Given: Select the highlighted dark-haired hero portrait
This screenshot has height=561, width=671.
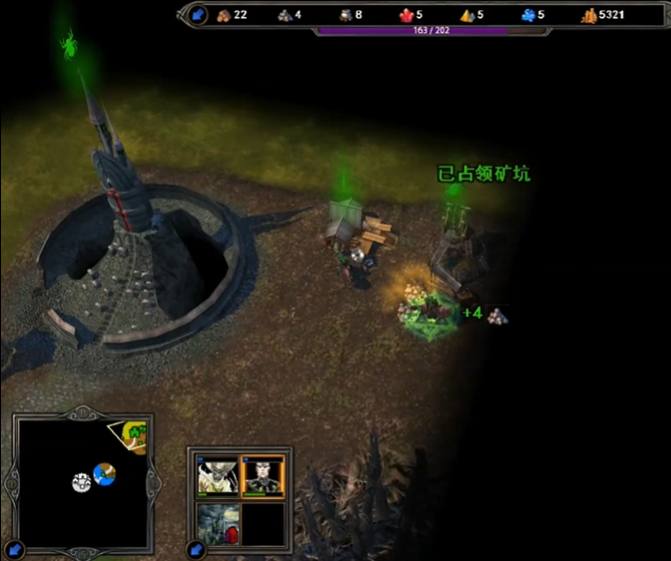Looking at the screenshot, I should (264, 477).
